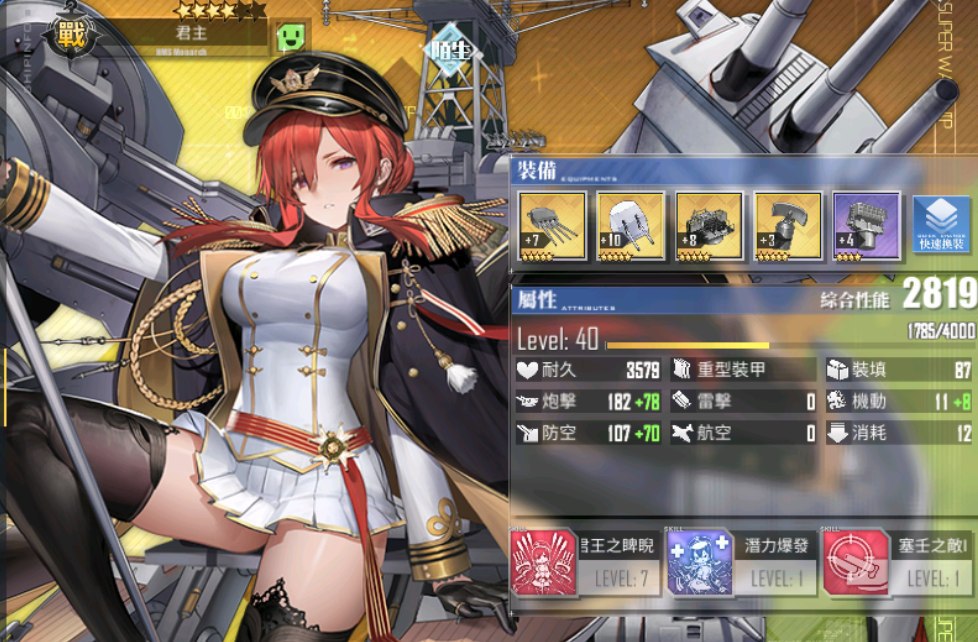Select the +3 radar auxiliary equipment slot

pyautogui.click(x=788, y=226)
